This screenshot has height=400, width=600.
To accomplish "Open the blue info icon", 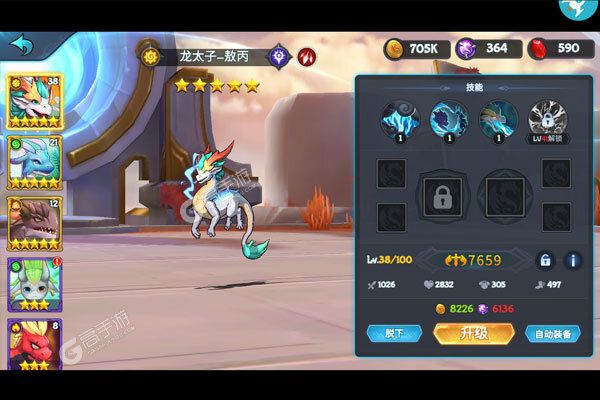I will 573,260.
